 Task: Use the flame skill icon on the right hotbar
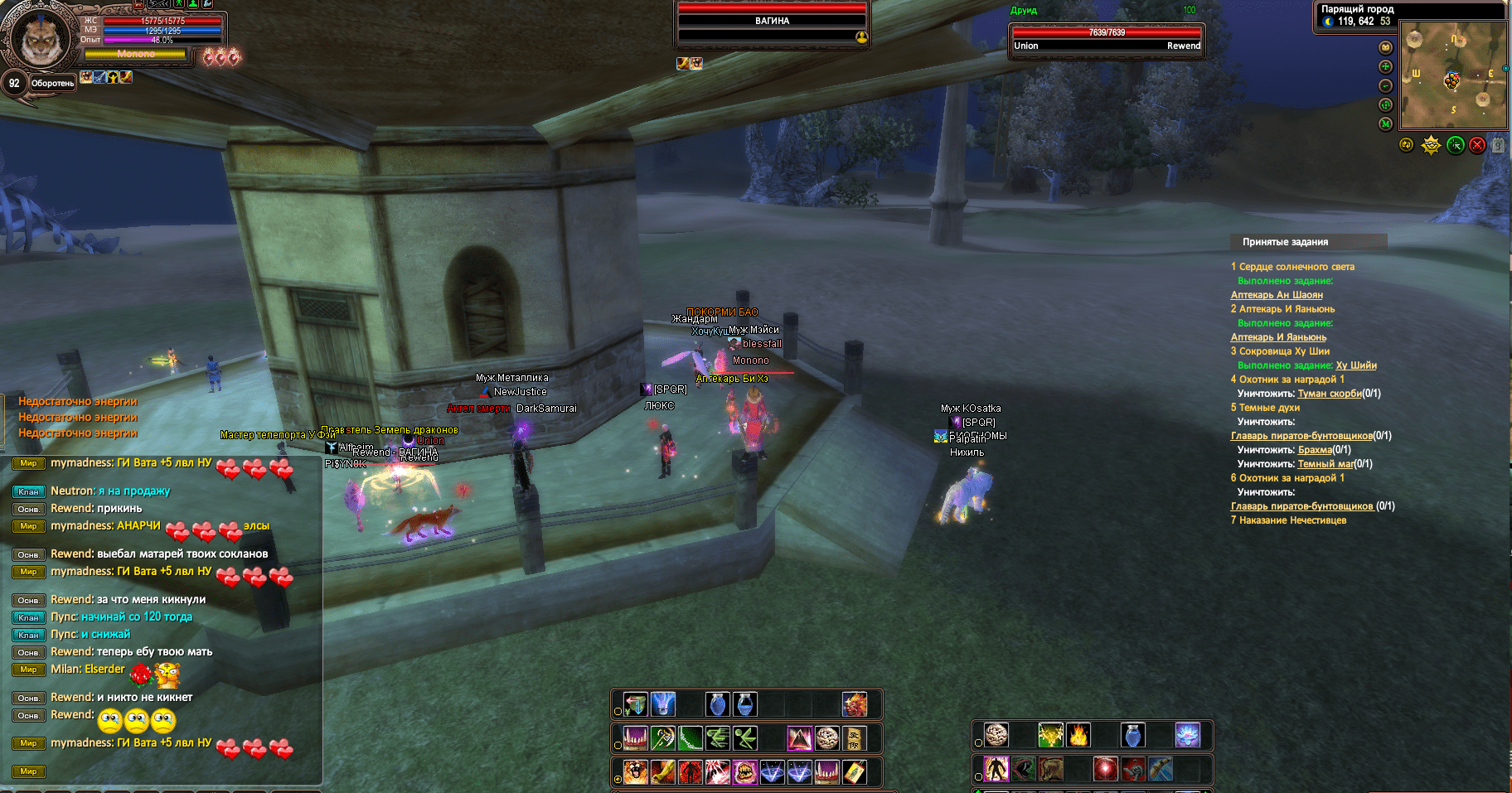click(1078, 735)
